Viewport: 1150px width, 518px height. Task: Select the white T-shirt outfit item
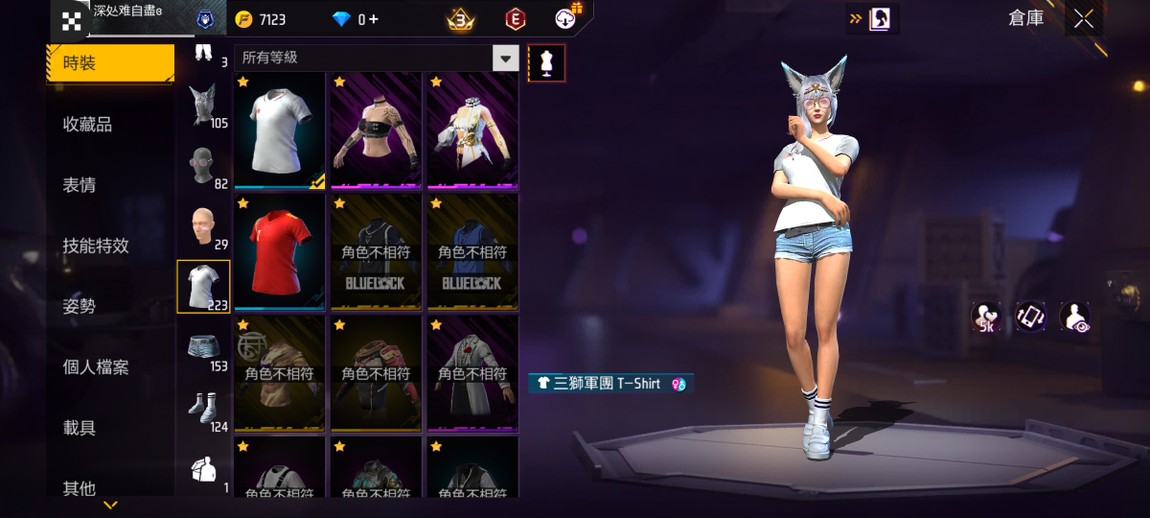(x=280, y=129)
